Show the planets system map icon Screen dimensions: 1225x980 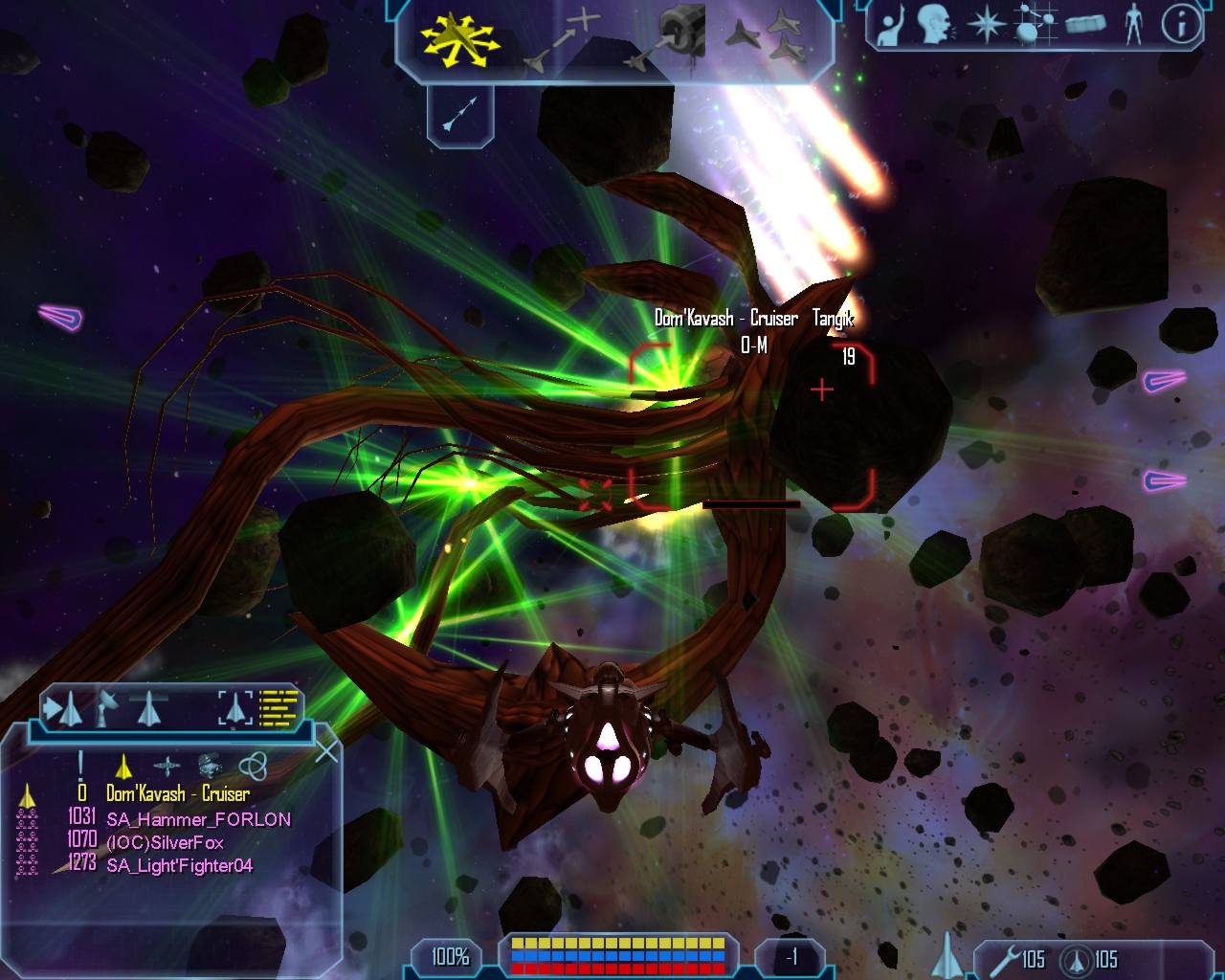click(x=1036, y=25)
